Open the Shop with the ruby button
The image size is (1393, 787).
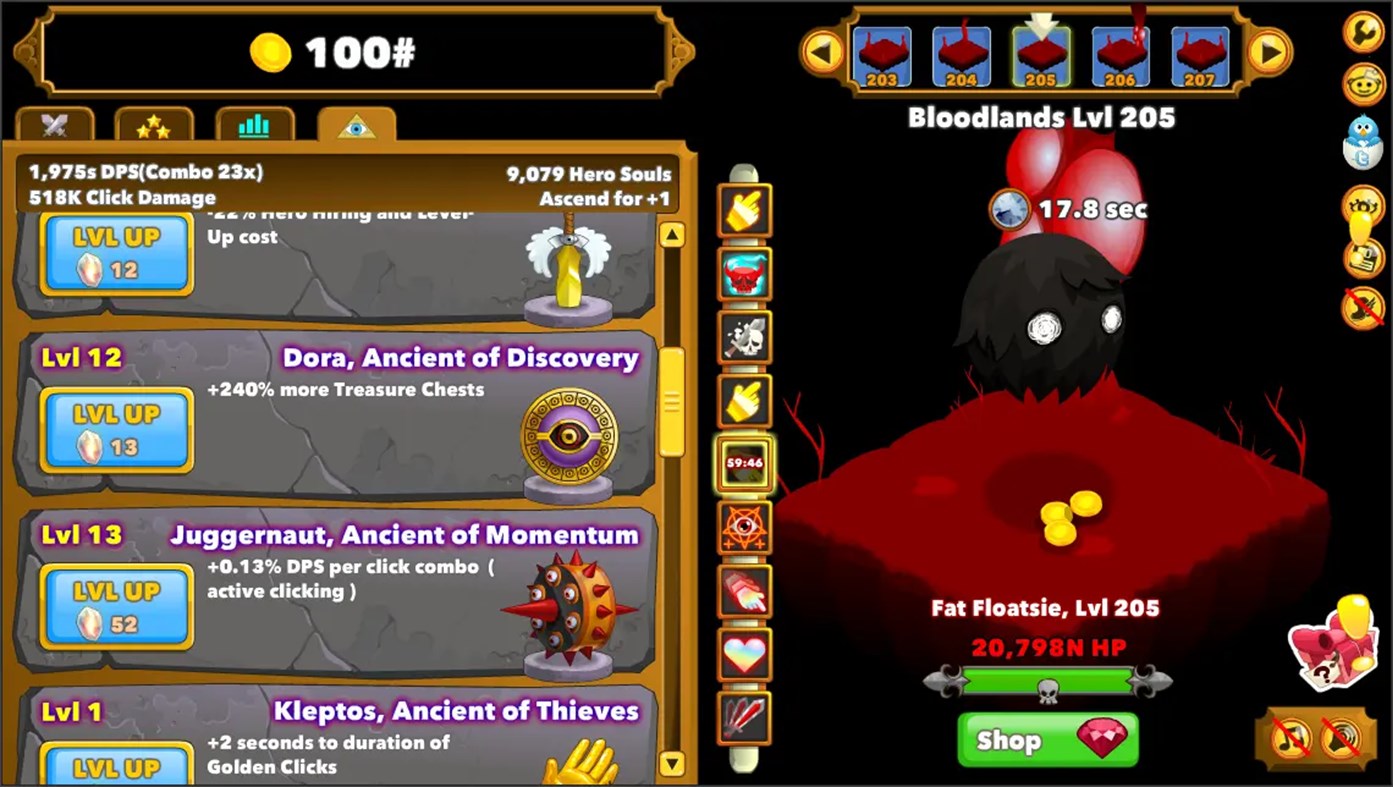(1046, 740)
